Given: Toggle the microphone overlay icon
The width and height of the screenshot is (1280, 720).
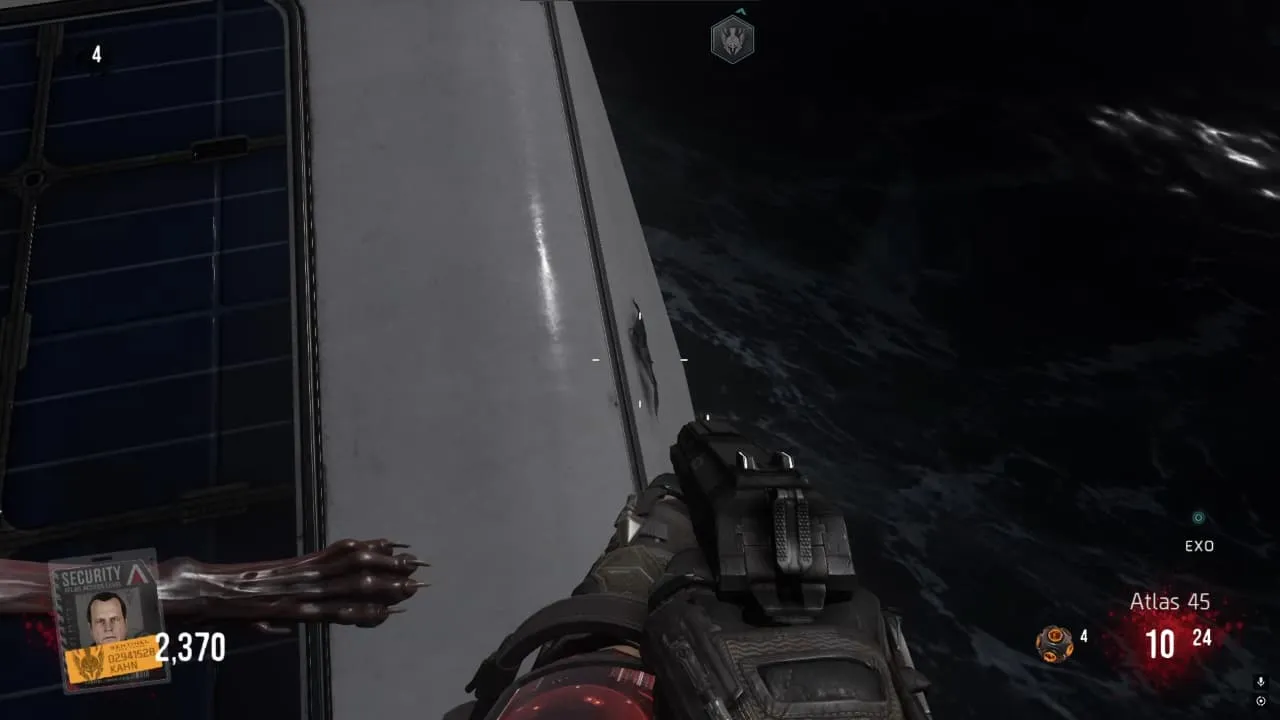Looking at the screenshot, I should [x=1260, y=682].
